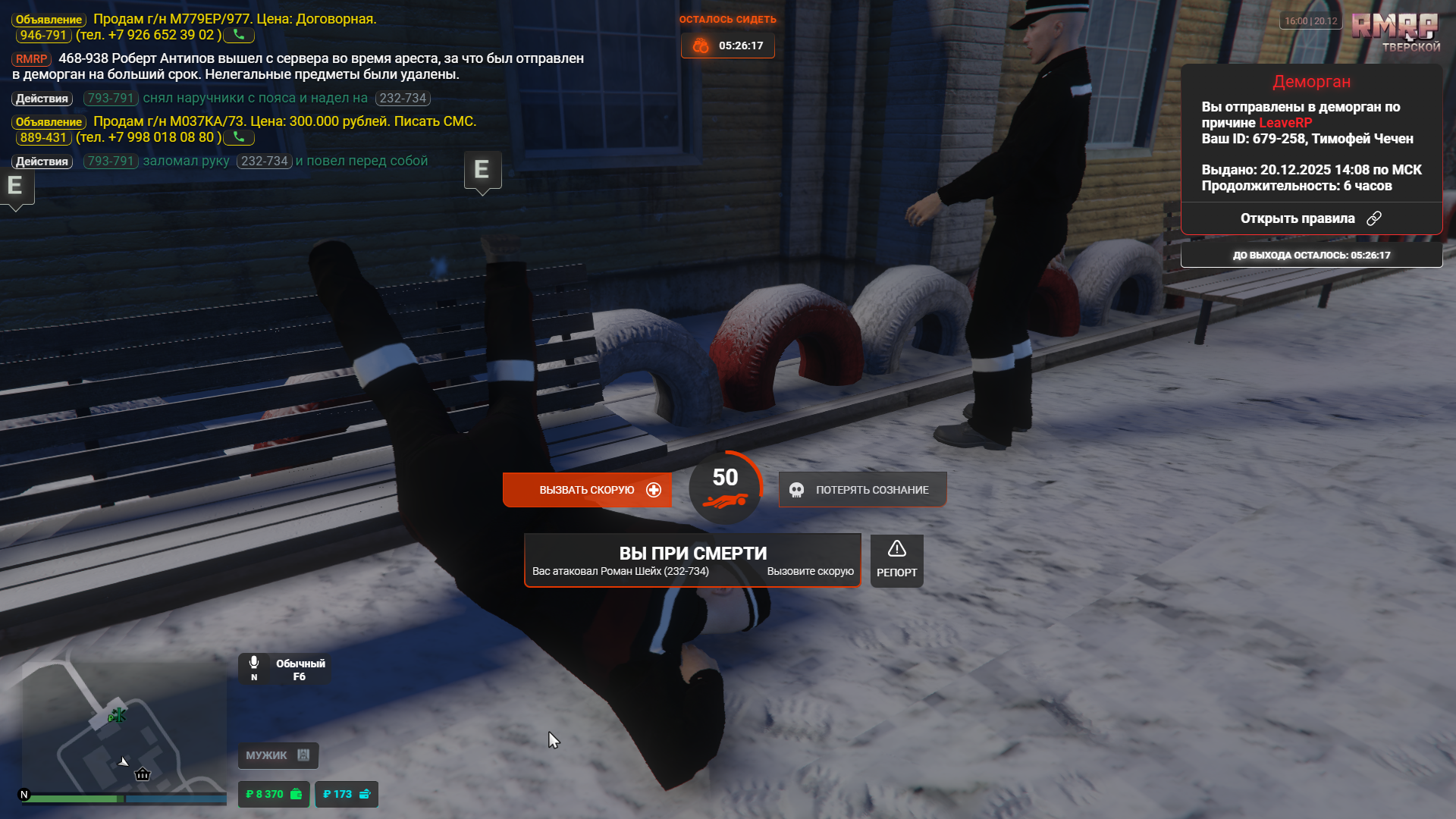
Task: Click the bank balance of ₽ 173
Action: (346, 794)
